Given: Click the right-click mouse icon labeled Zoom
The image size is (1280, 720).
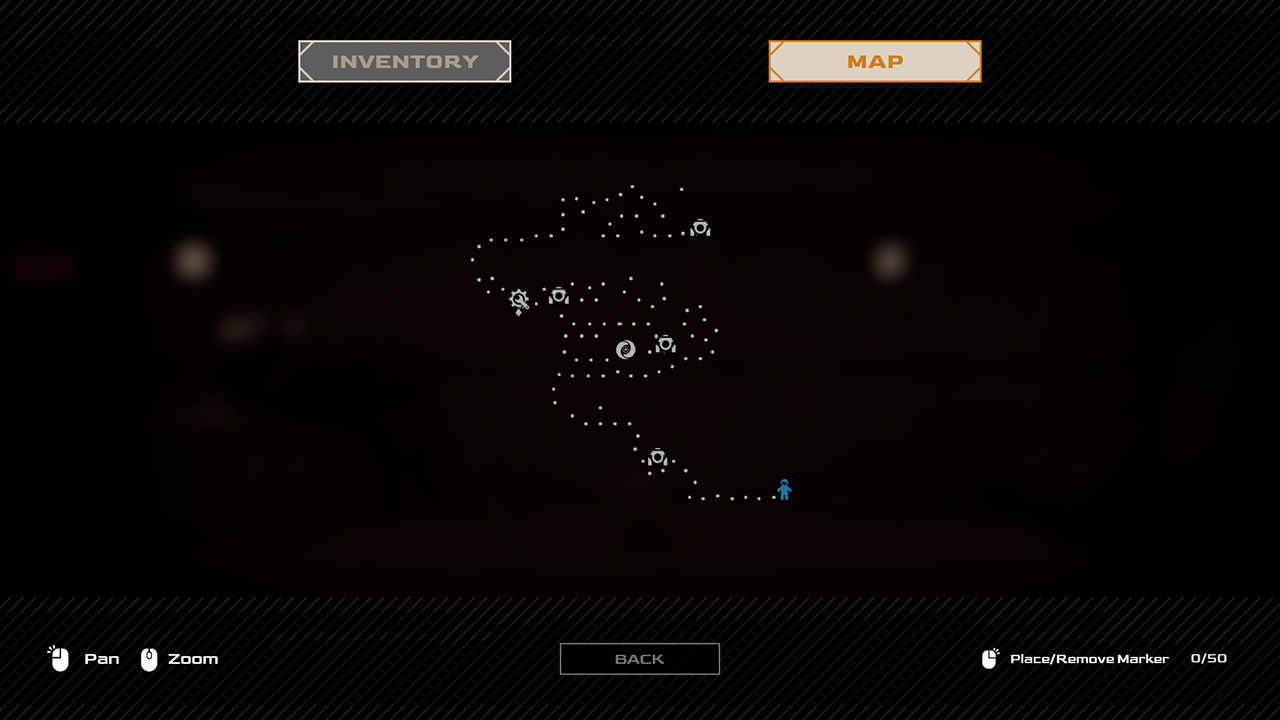Looking at the screenshot, I should (x=148, y=658).
